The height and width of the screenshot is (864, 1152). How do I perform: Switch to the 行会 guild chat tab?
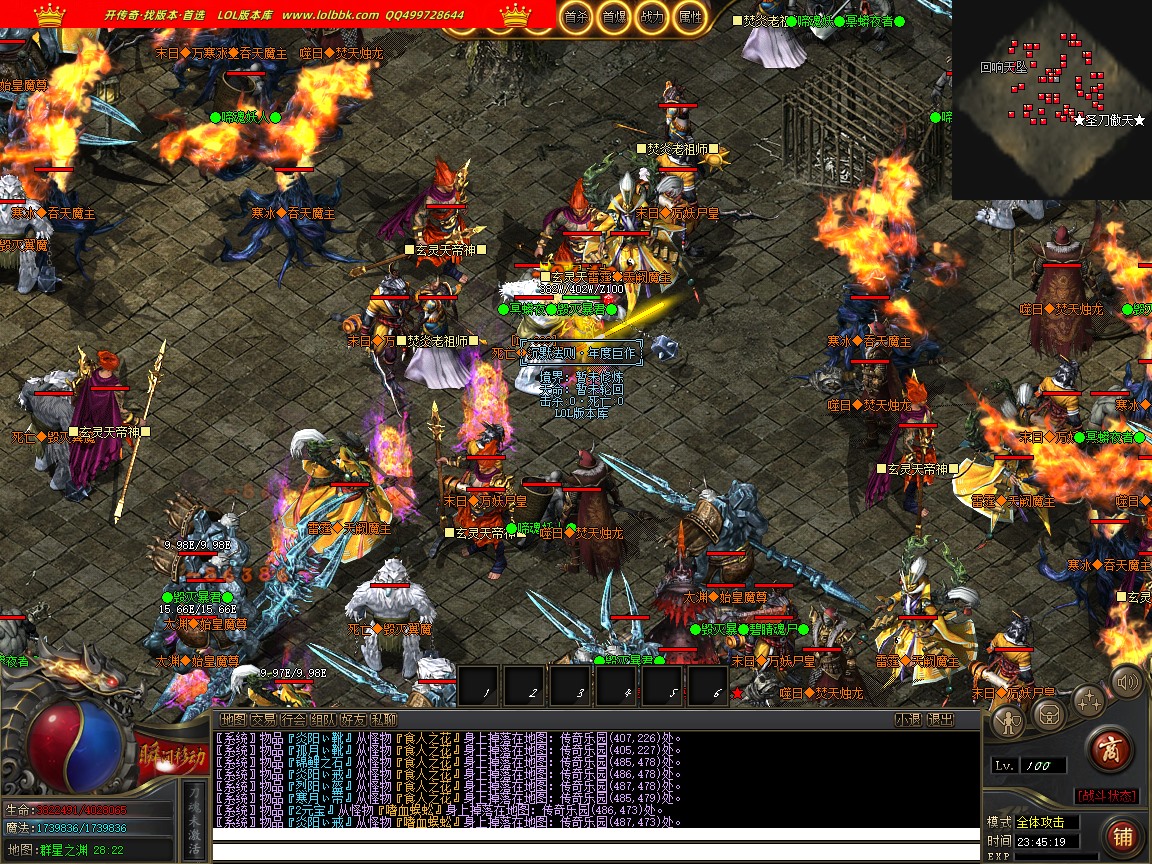[293, 719]
